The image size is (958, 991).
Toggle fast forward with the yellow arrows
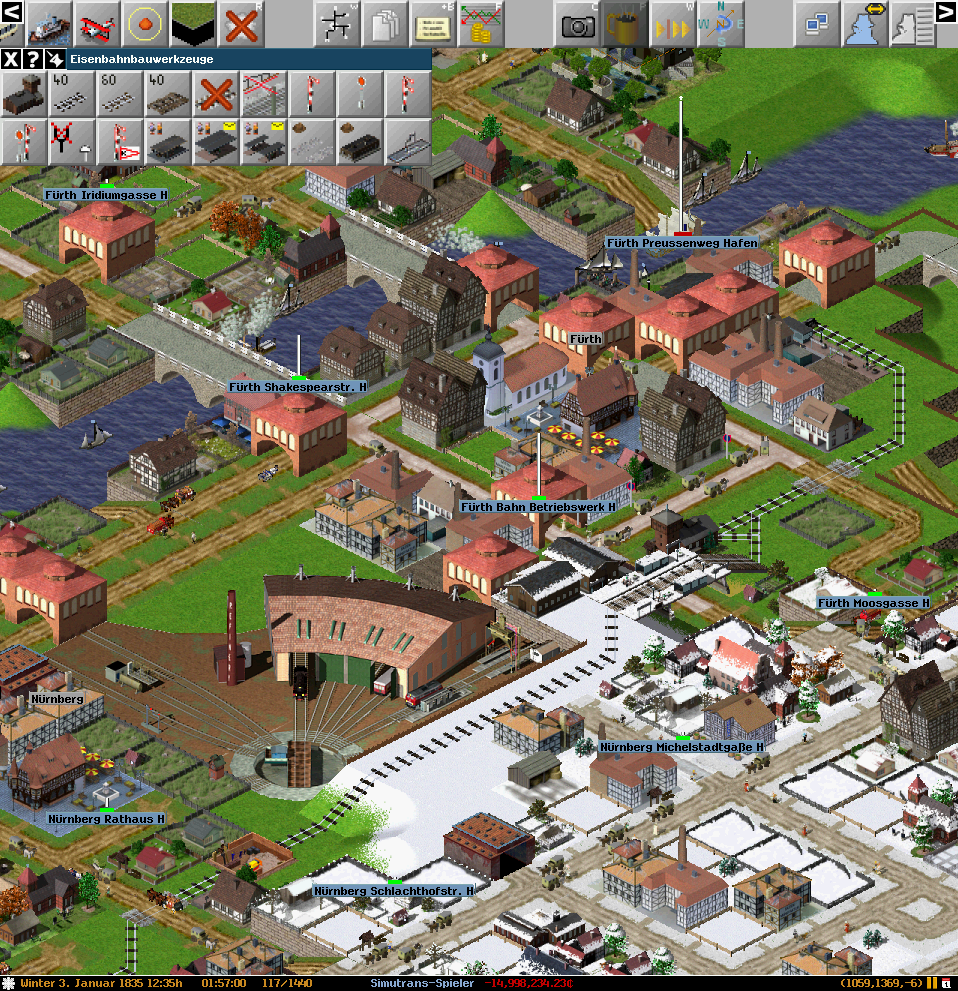coord(672,22)
